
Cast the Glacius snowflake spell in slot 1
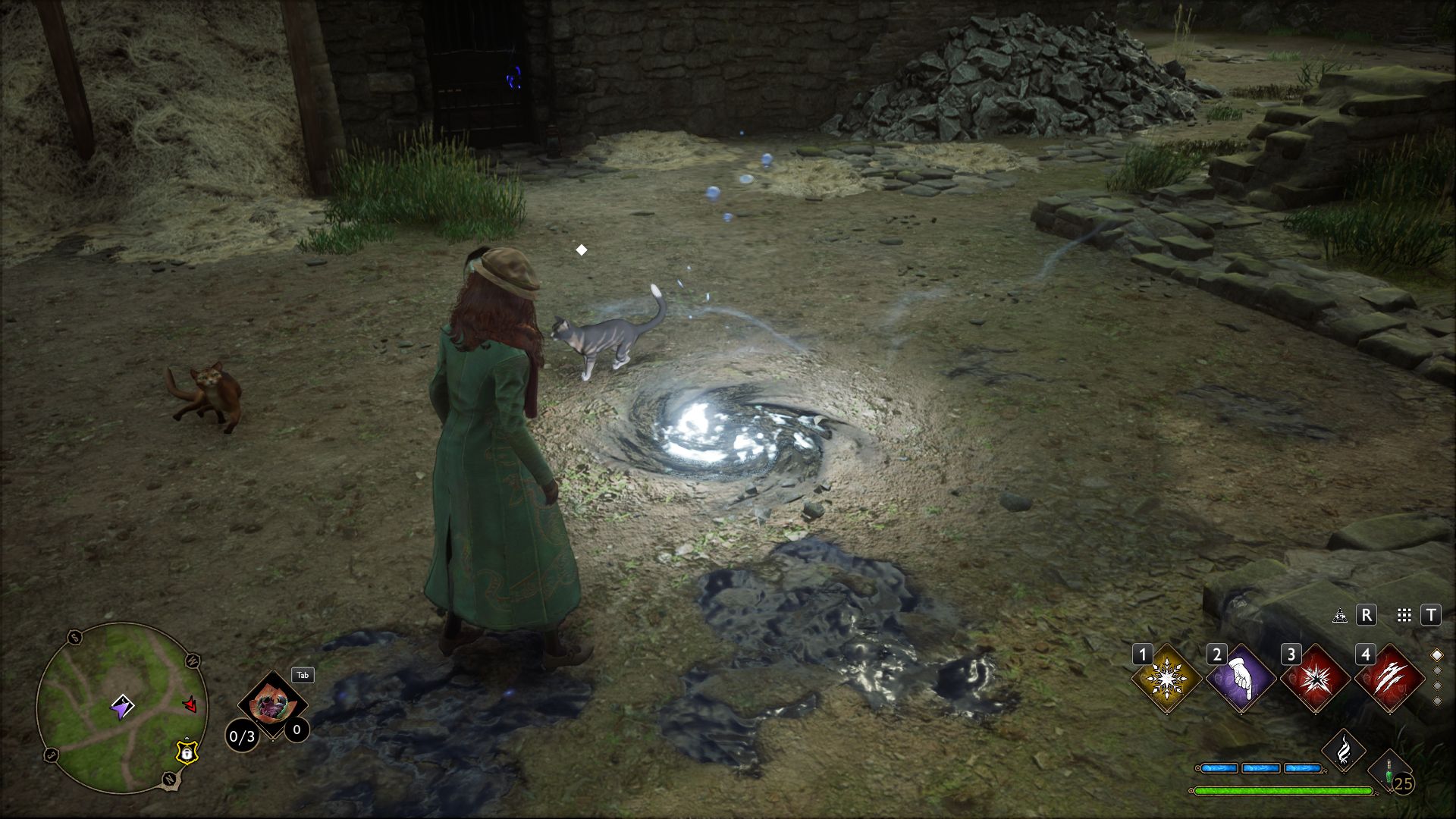point(1166,679)
